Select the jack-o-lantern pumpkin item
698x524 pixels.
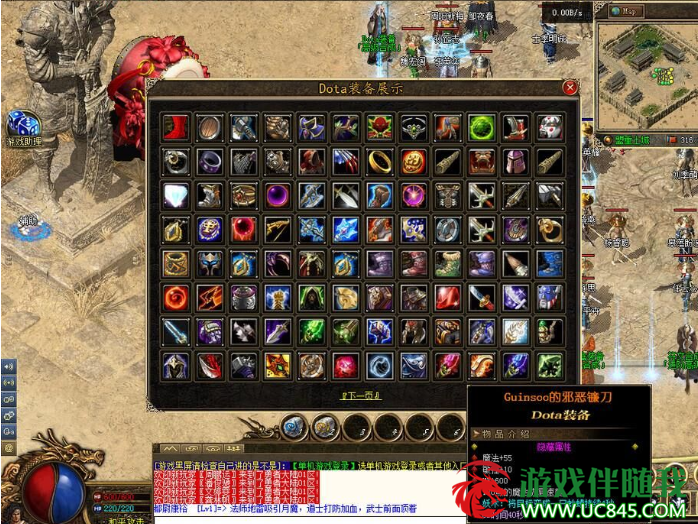click(x=413, y=161)
